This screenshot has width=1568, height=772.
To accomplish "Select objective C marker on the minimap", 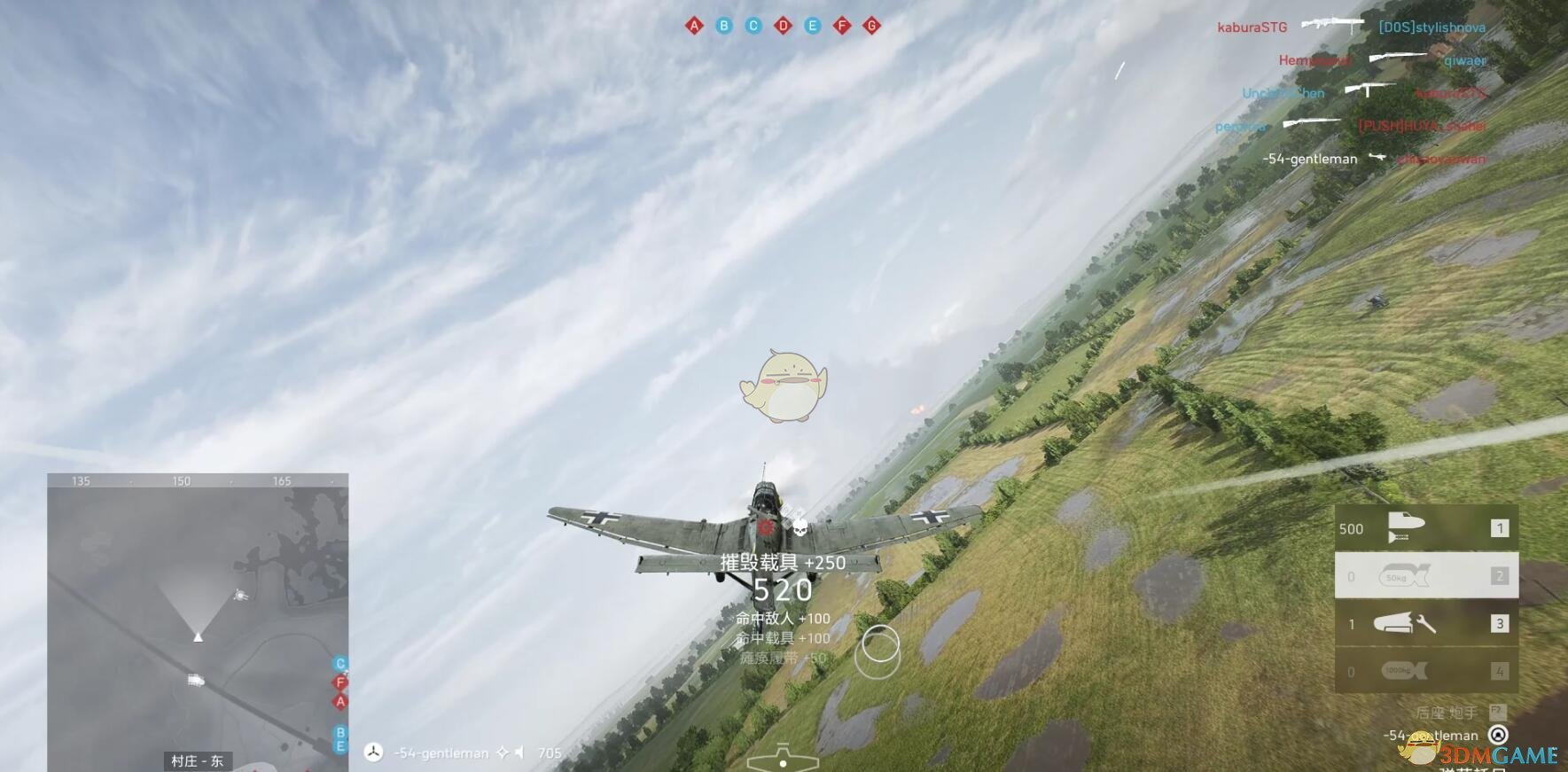I will pyautogui.click(x=339, y=664).
